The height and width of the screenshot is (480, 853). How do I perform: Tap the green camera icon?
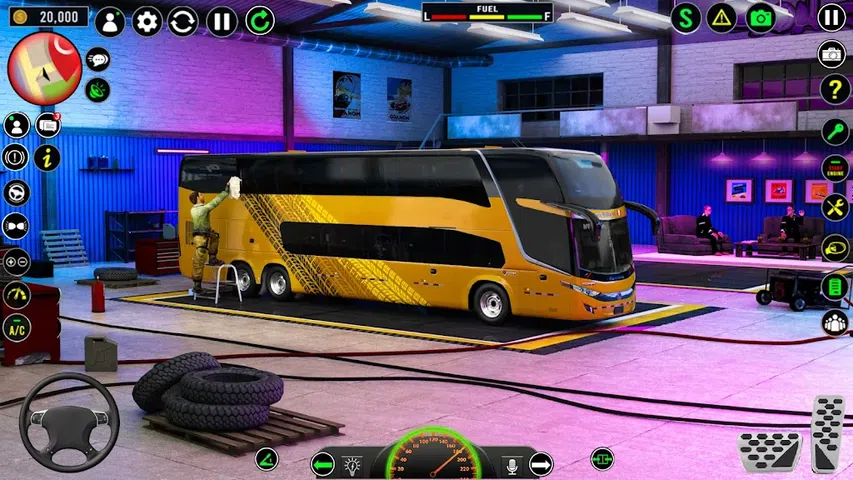pos(760,18)
